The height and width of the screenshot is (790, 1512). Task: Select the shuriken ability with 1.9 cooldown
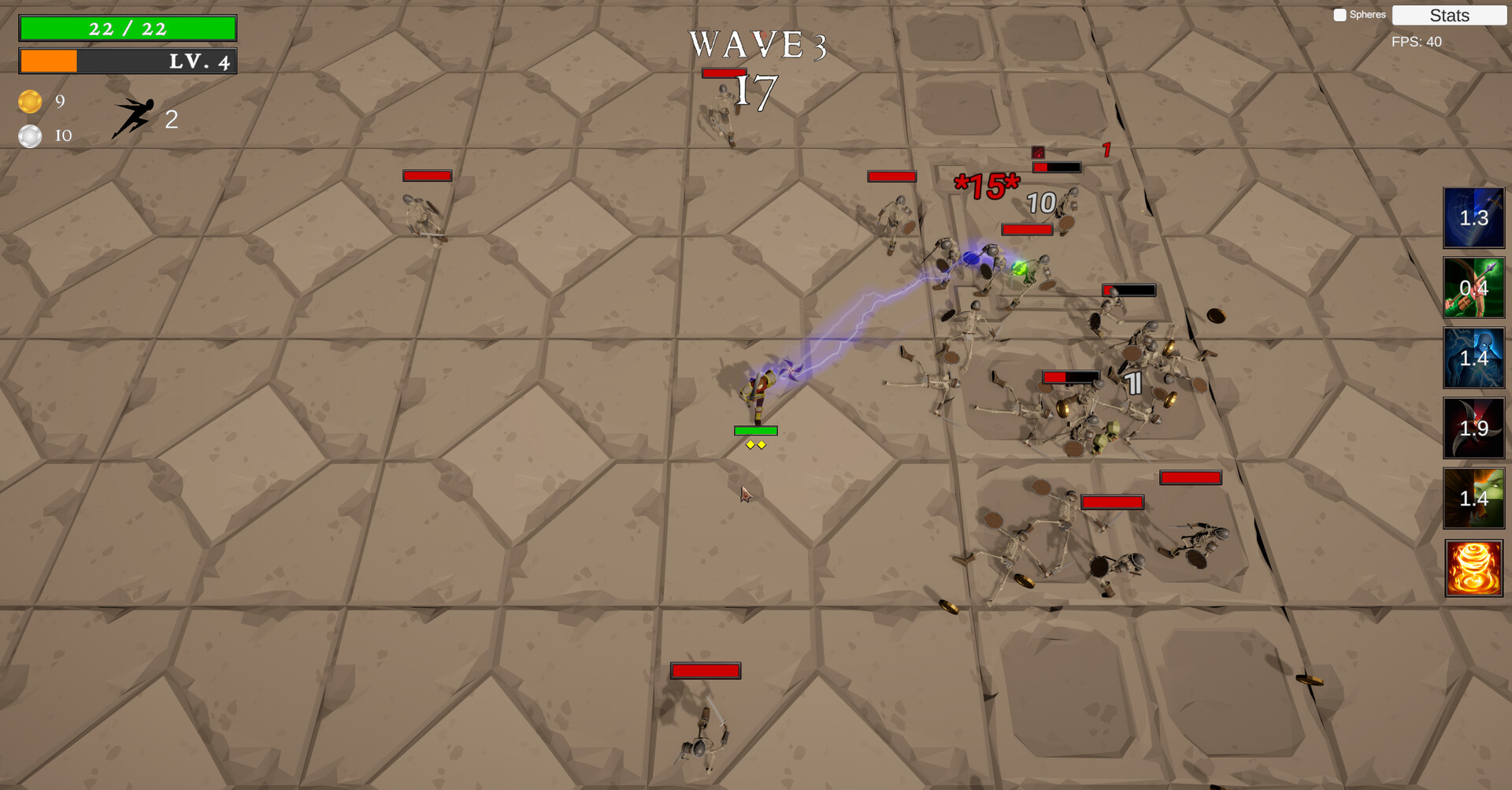coord(1473,428)
